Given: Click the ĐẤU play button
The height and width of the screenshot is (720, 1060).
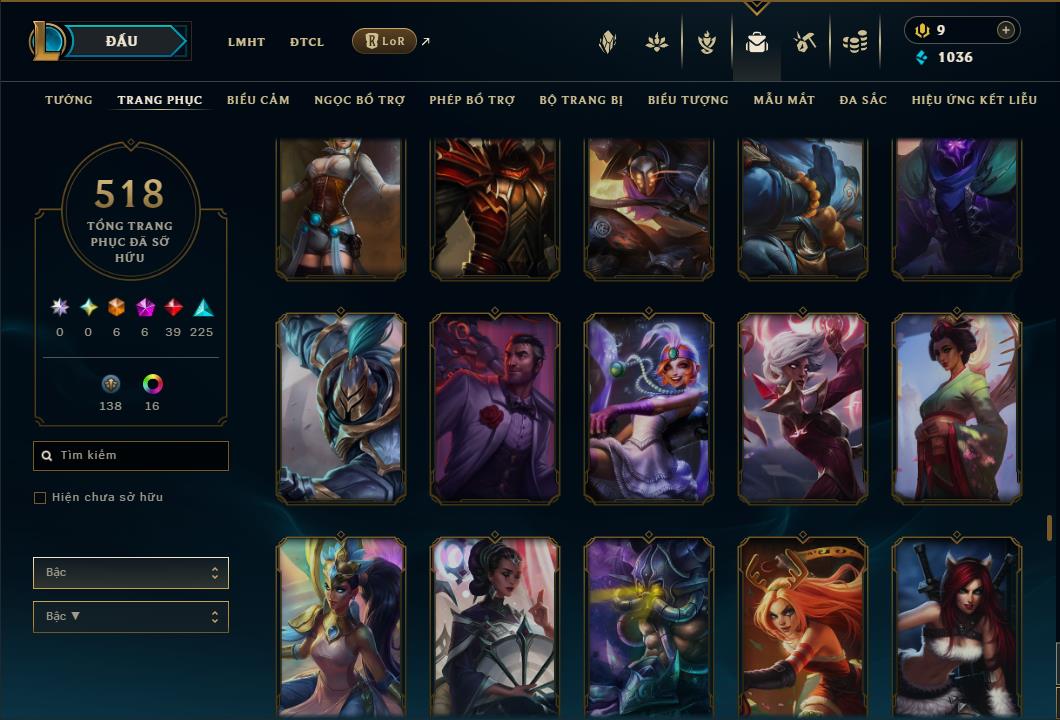Looking at the screenshot, I should click(121, 41).
